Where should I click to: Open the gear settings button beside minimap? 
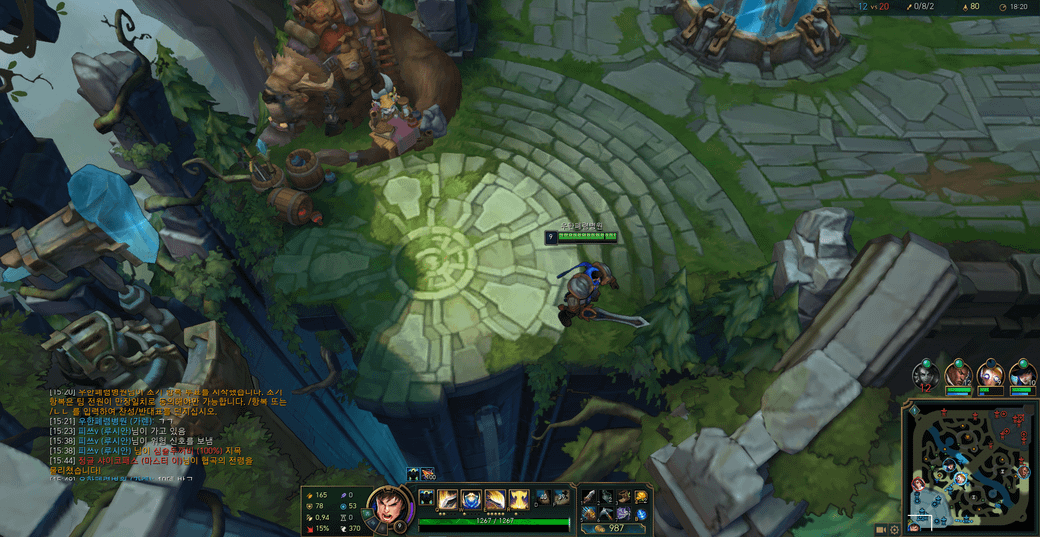point(896,529)
